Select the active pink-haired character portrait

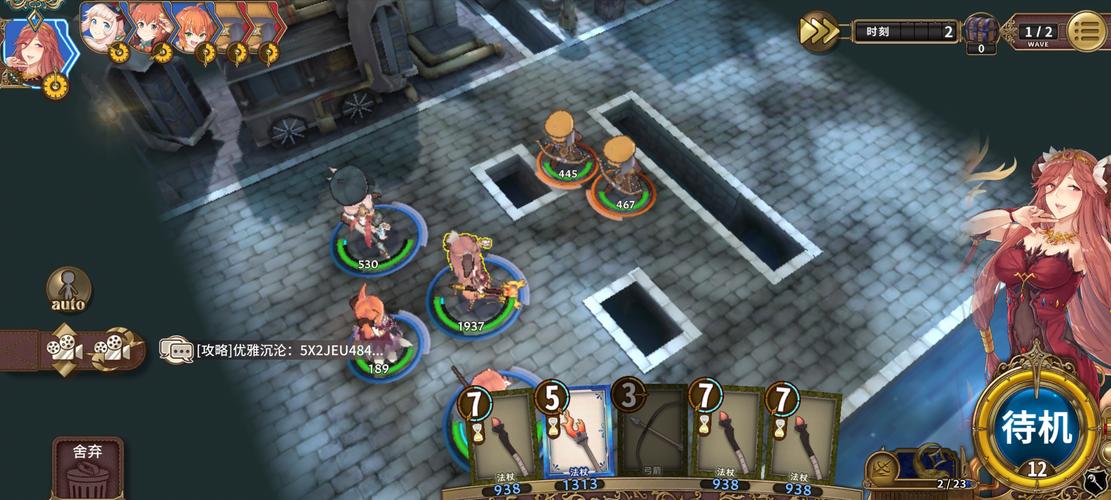tap(31, 46)
